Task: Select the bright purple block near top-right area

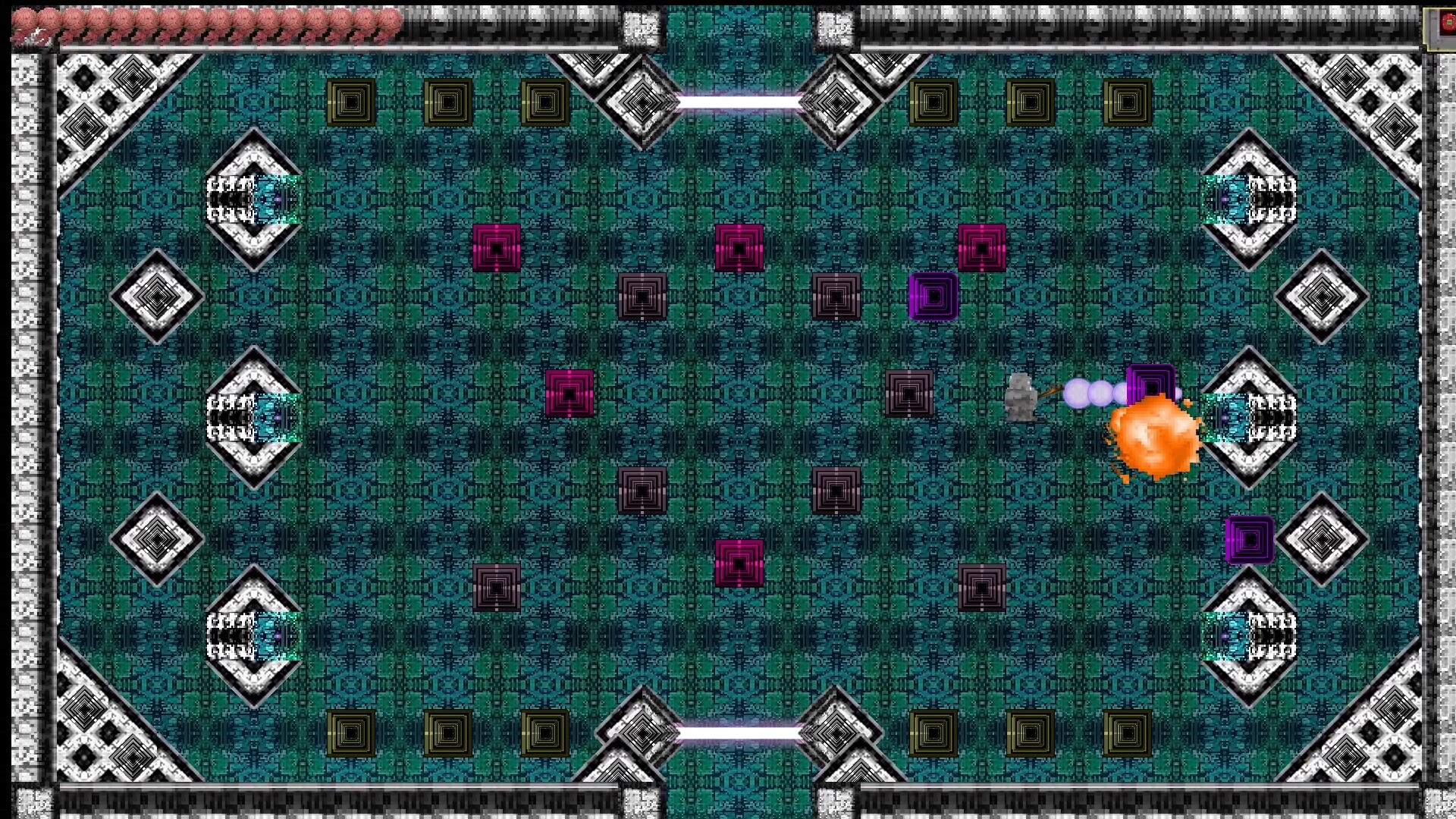Action: click(932, 294)
